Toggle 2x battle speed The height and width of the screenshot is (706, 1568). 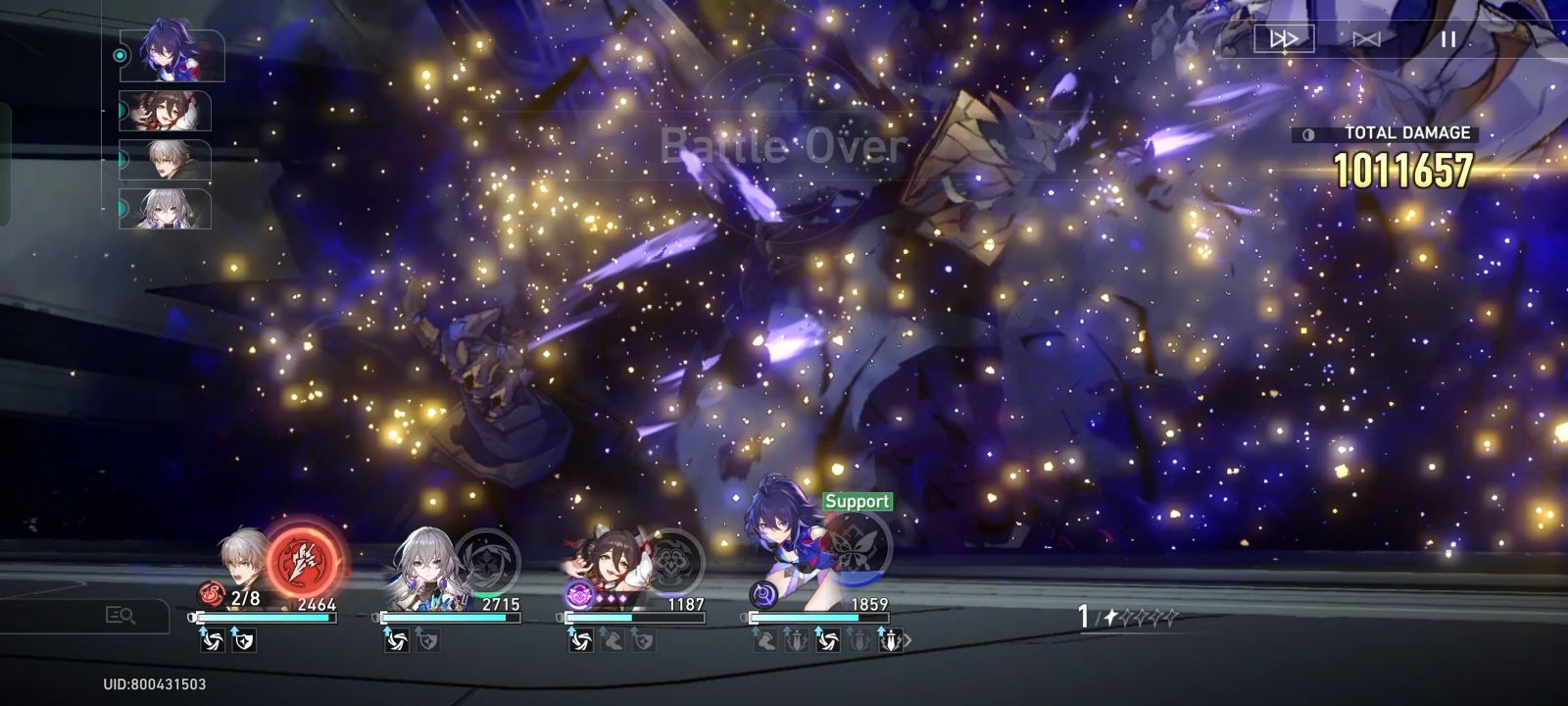(1284, 39)
